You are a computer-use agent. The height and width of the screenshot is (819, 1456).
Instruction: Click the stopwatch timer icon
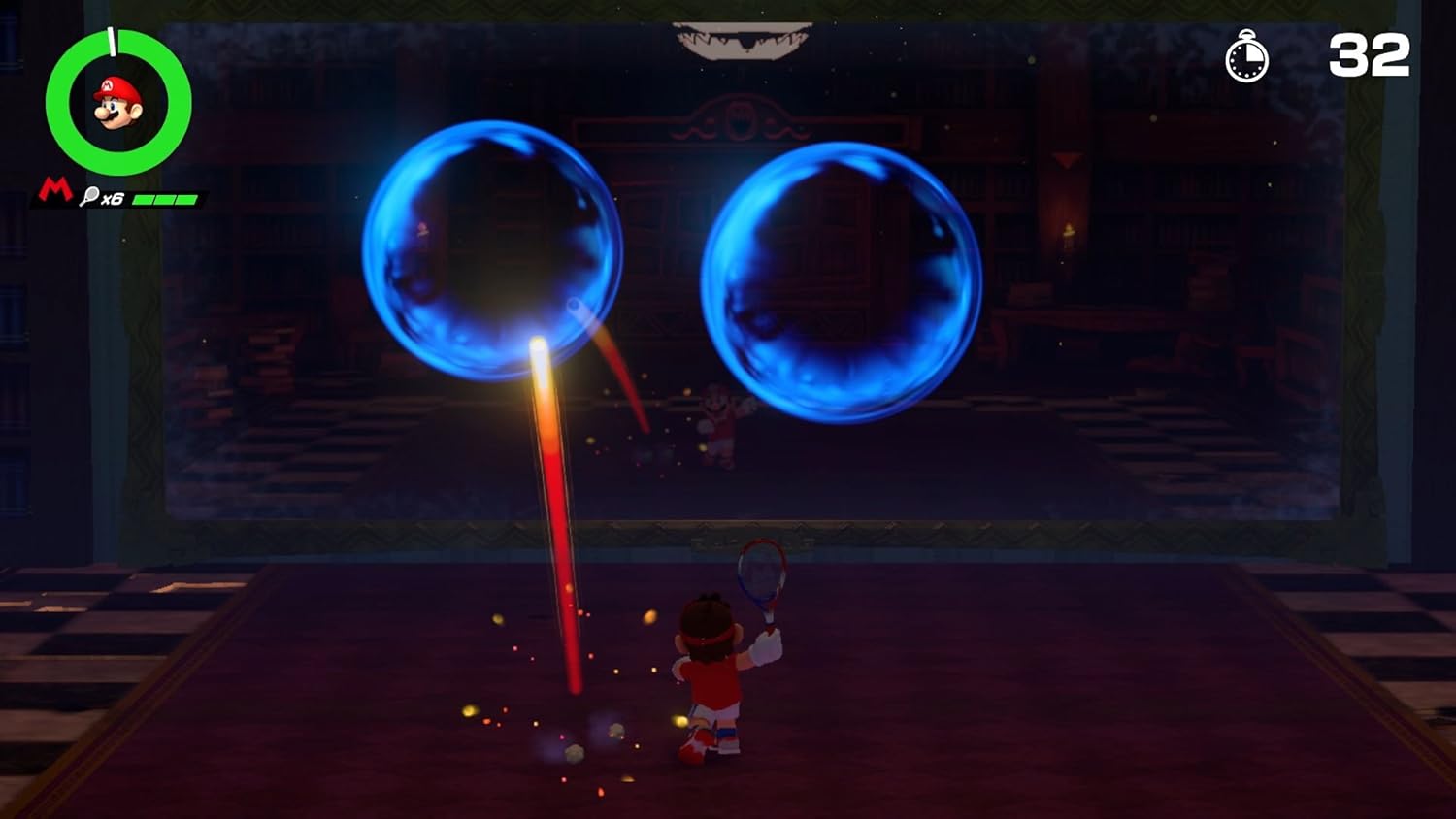pyautogui.click(x=1247, y=59)
